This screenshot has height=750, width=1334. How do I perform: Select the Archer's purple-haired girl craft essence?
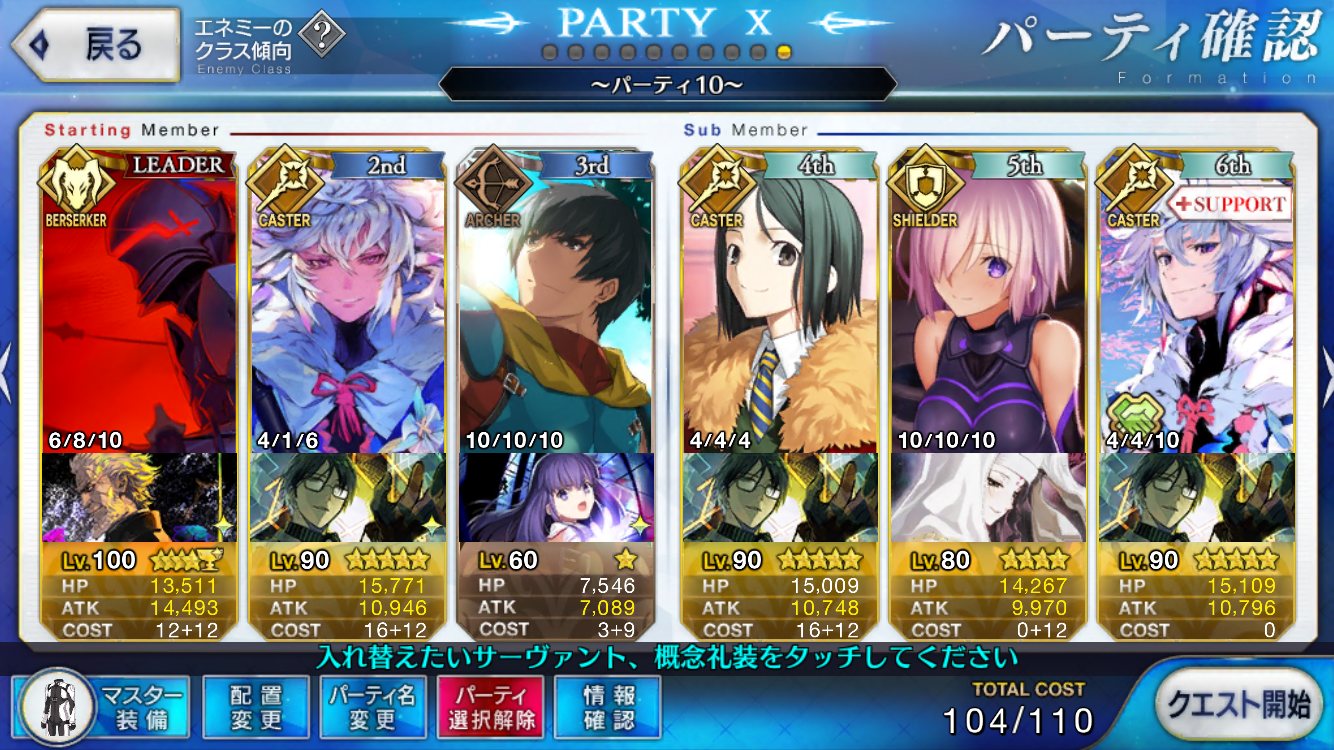coord(556,497)
